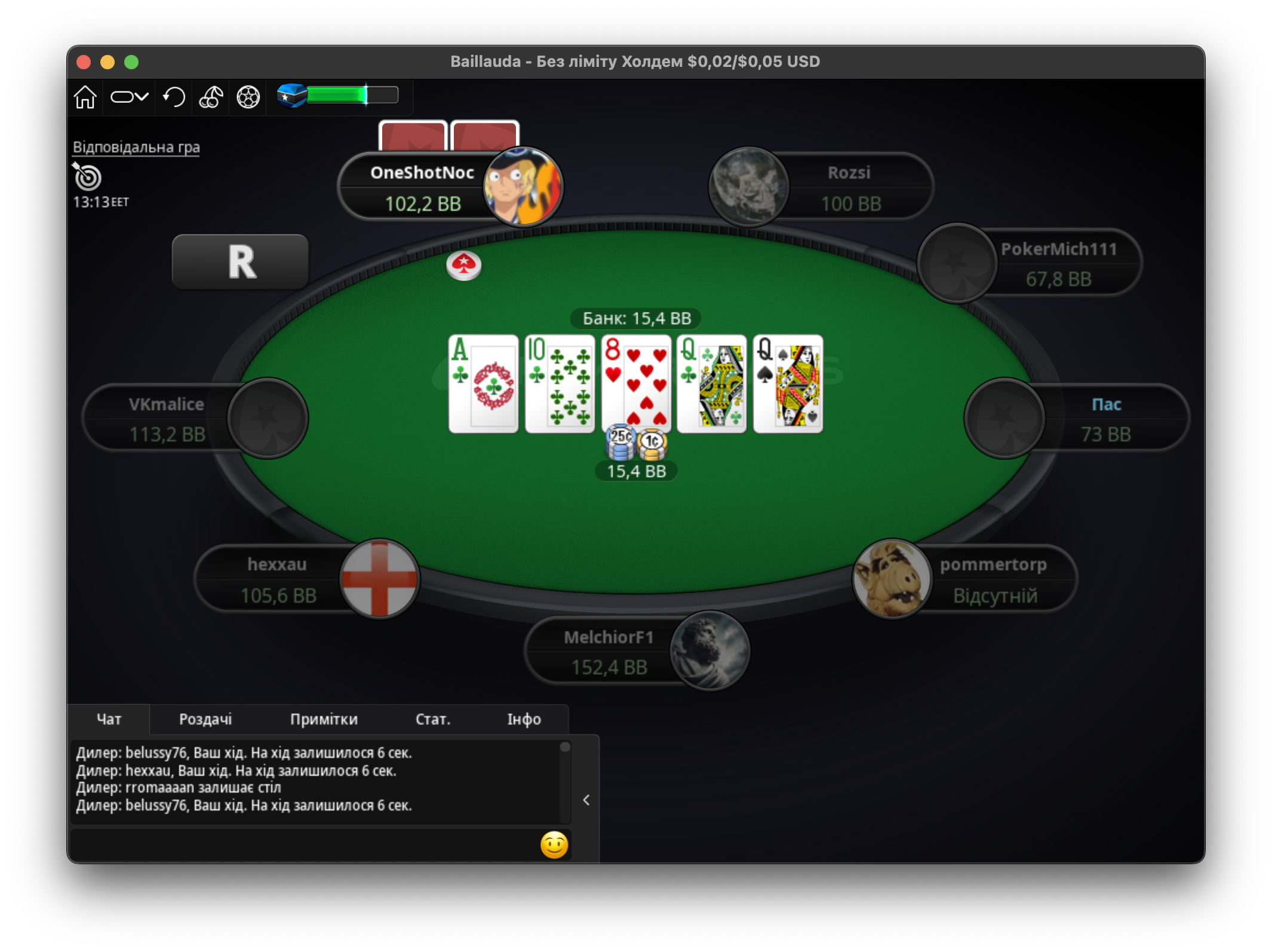Switch to the Роздачі tab

coord(205,719)
